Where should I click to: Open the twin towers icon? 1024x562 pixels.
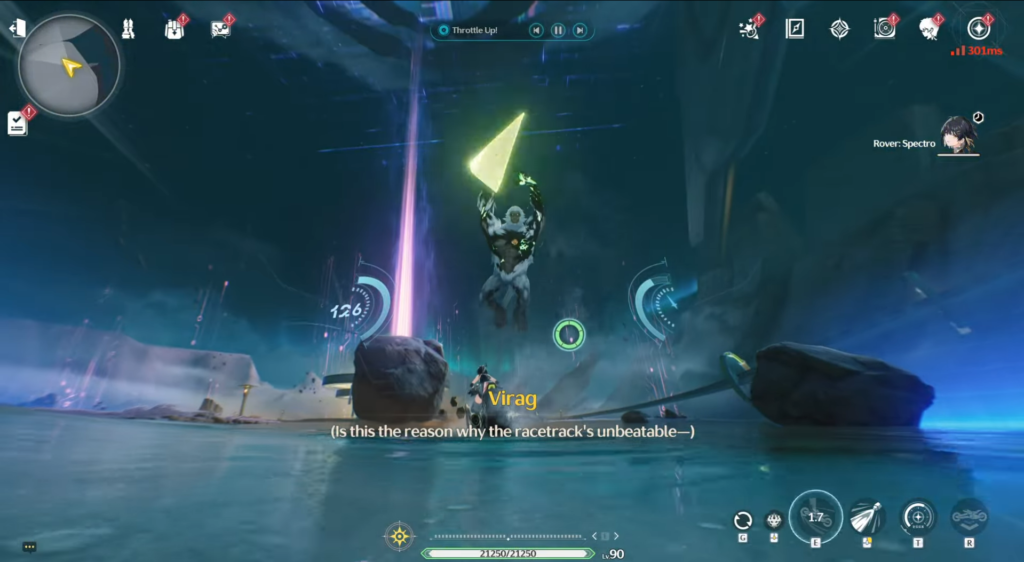(128, 29)
